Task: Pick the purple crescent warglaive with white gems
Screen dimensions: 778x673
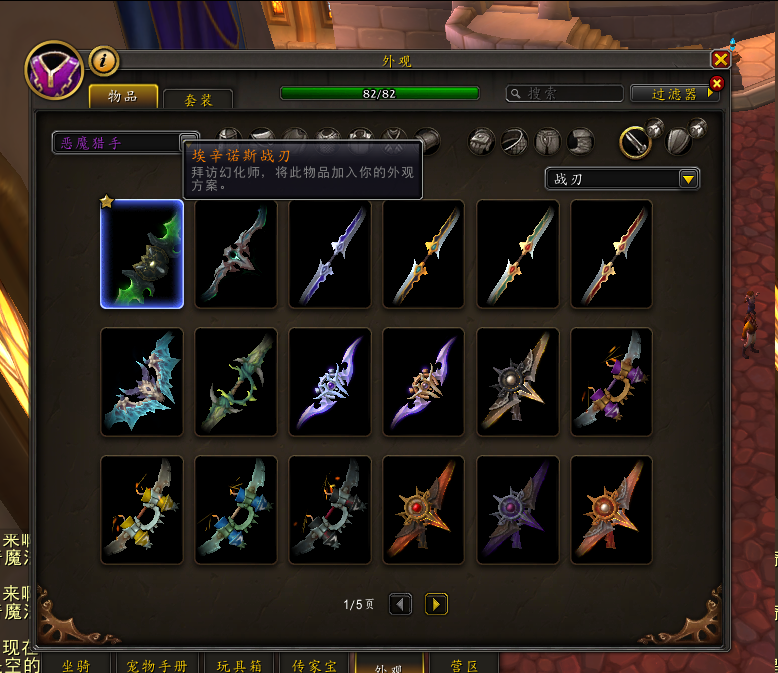Action: [330, 382]
